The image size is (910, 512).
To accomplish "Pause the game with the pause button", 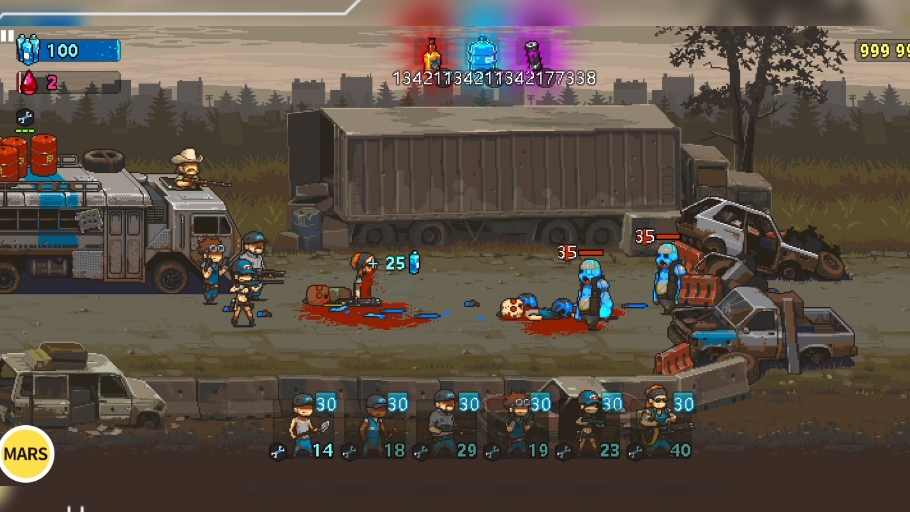I will point(7,35).
